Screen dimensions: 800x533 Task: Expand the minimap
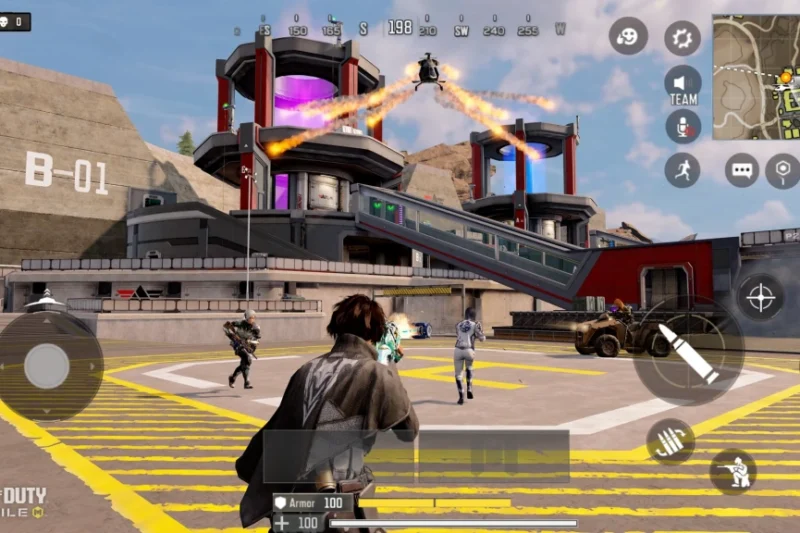756,76
